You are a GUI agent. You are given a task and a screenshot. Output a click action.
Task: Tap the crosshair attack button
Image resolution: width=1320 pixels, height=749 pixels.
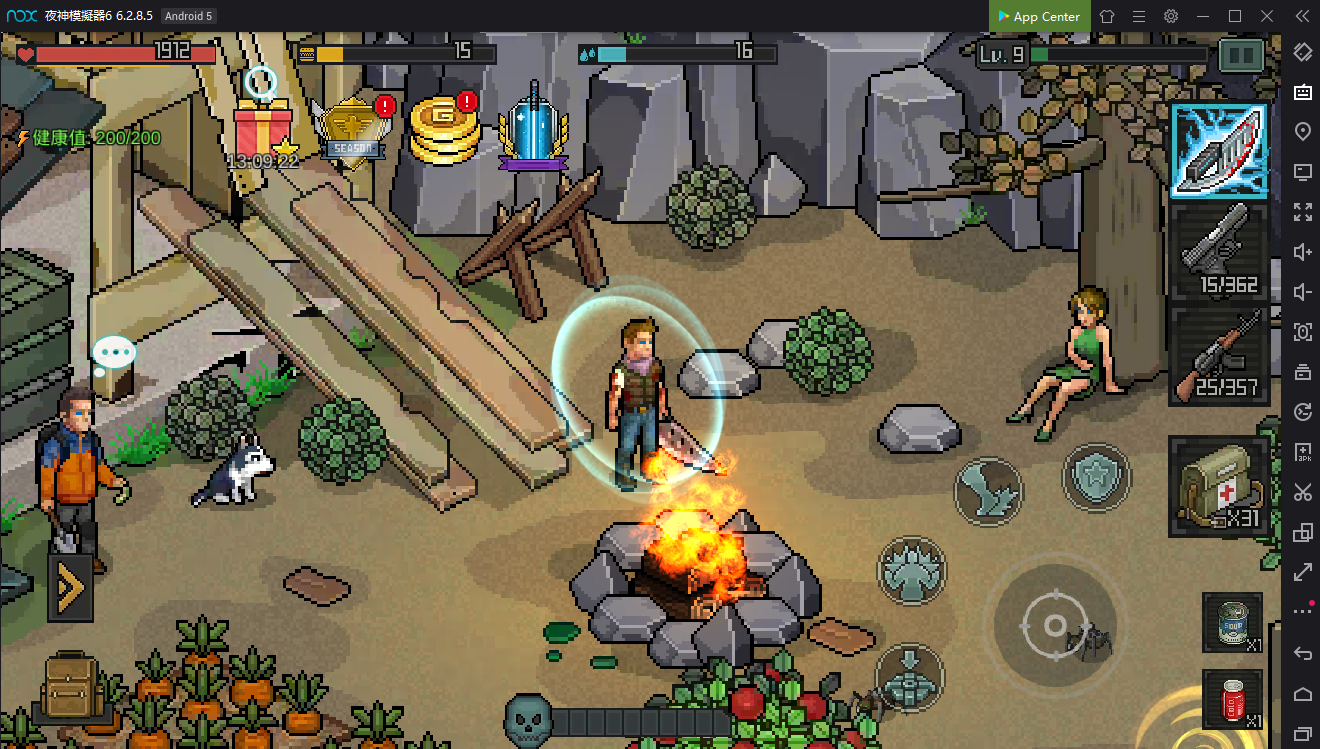click(1054, 626)
